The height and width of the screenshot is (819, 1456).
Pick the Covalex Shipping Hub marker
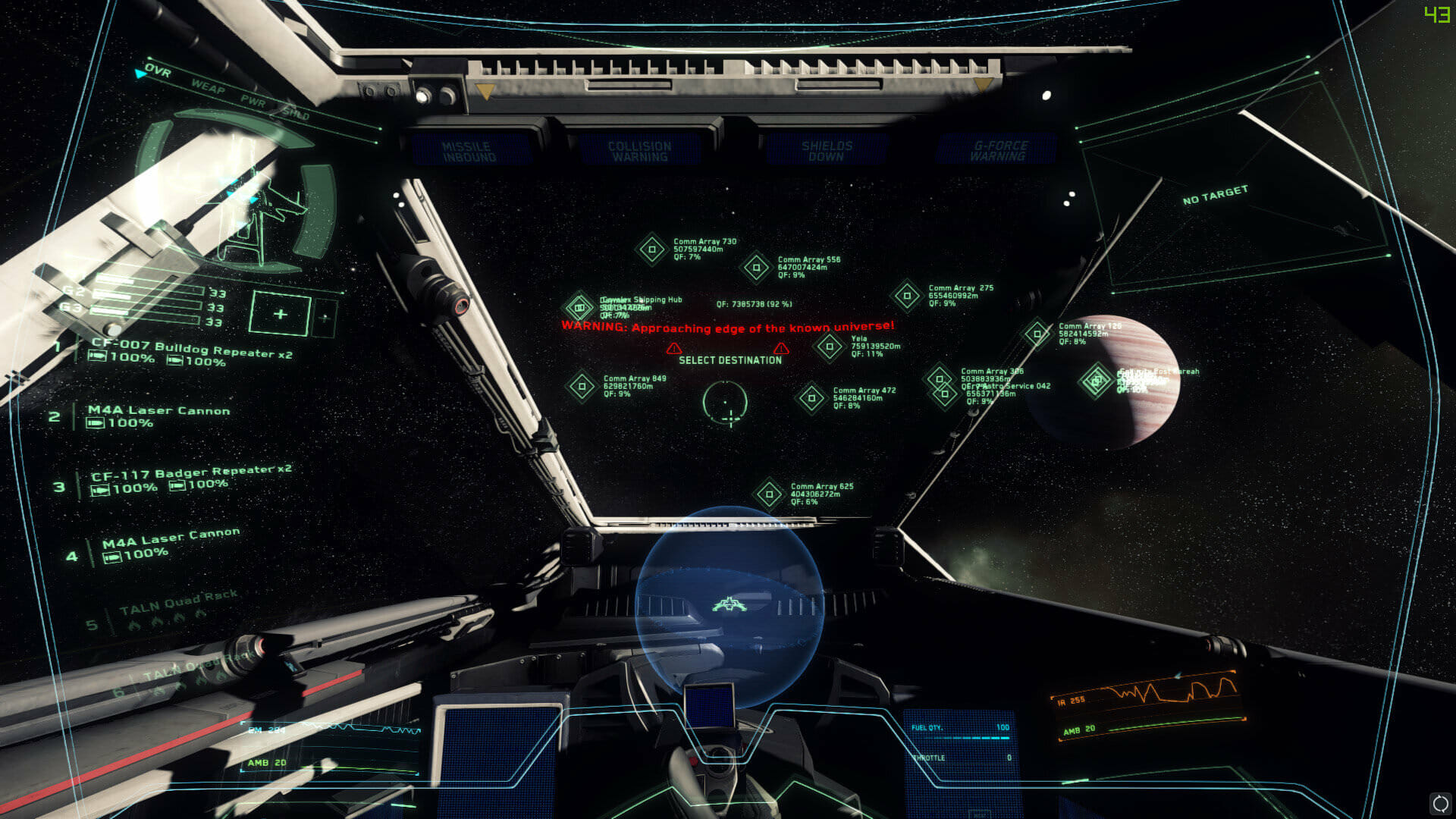580,307
